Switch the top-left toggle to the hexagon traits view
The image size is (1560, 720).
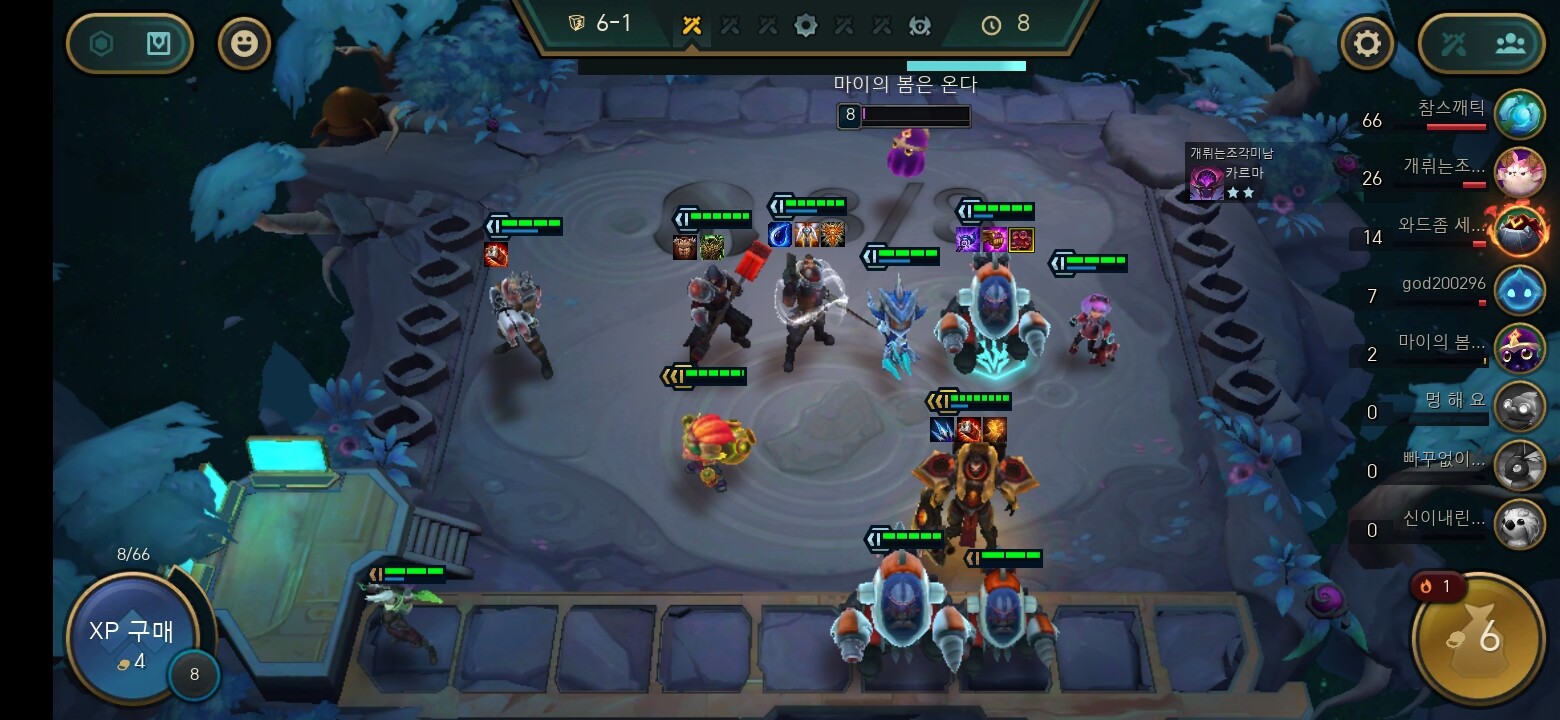[x=103, y=43]
